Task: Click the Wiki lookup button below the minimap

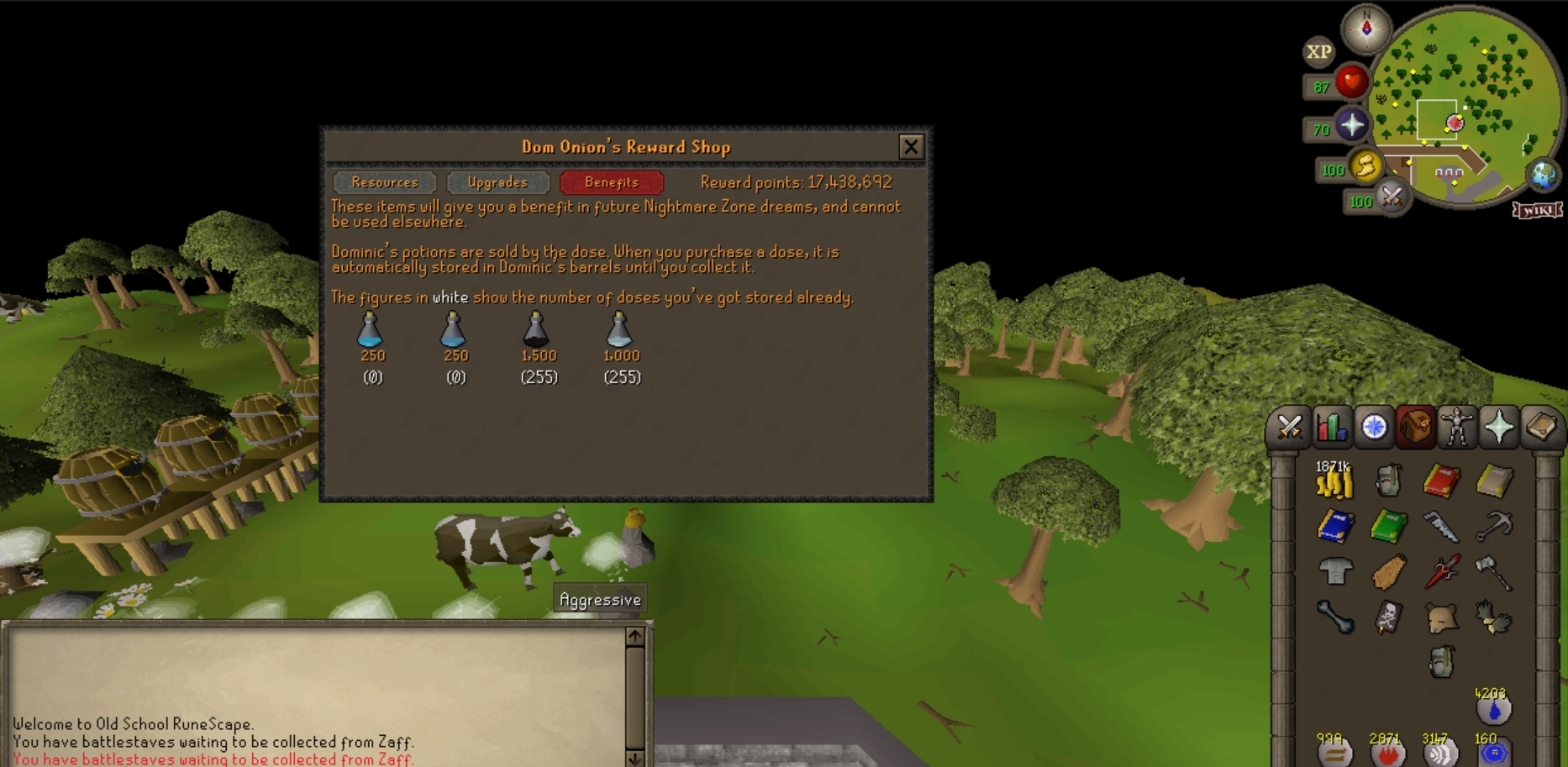Action: [1537, 210]
